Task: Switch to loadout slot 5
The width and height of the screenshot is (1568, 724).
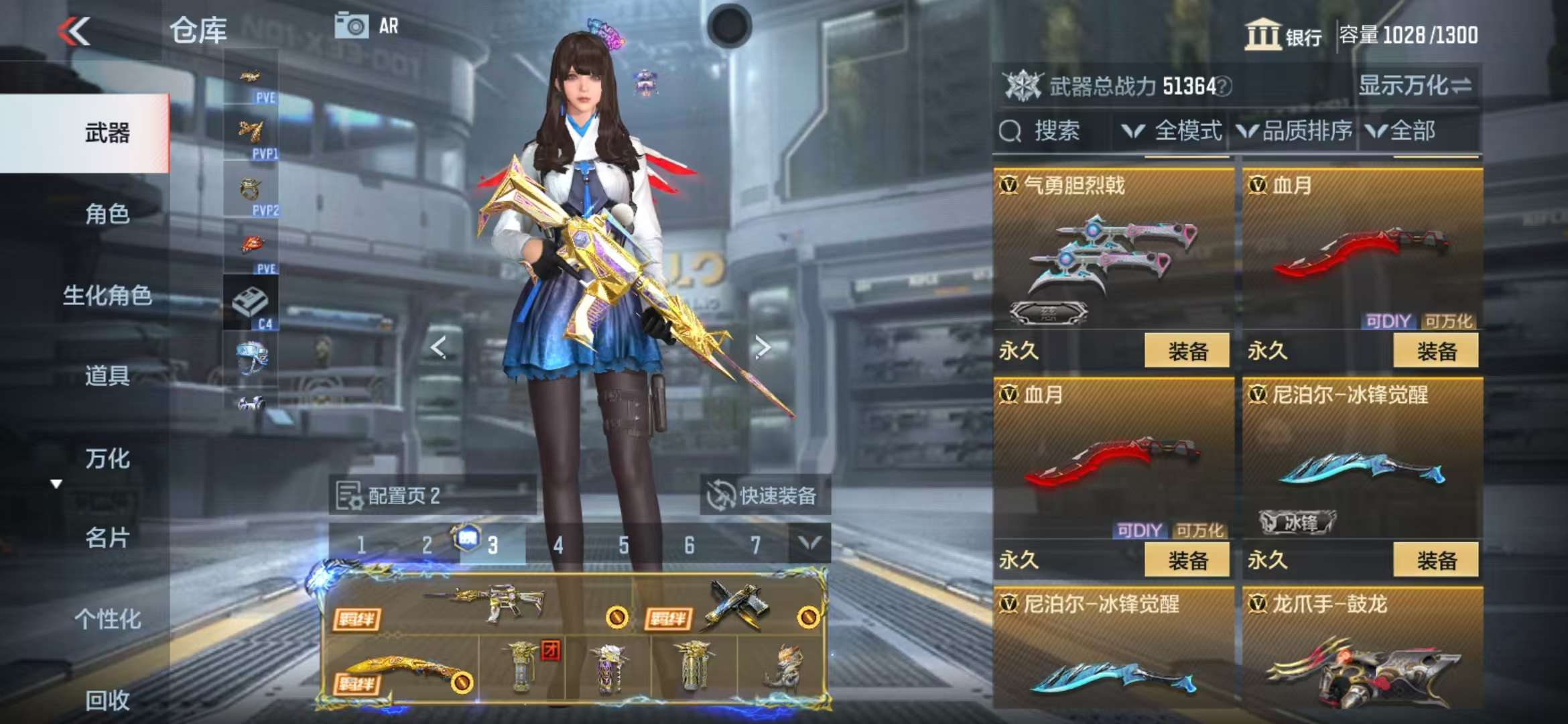Action: [624, 545]
